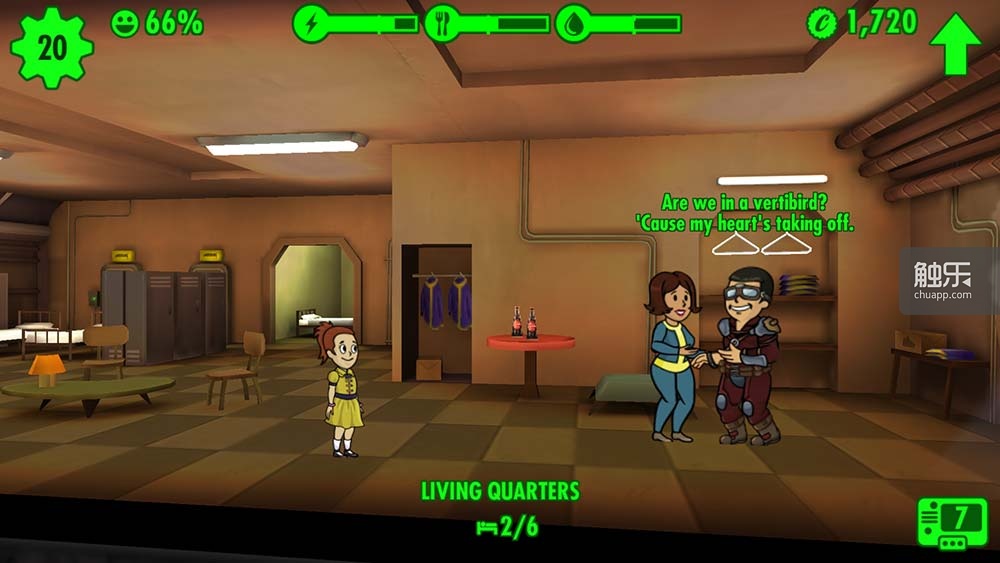Check the vault happiness smiley face
The image size is (1000, 563).
pyautogui.click(x=125, y=23)
